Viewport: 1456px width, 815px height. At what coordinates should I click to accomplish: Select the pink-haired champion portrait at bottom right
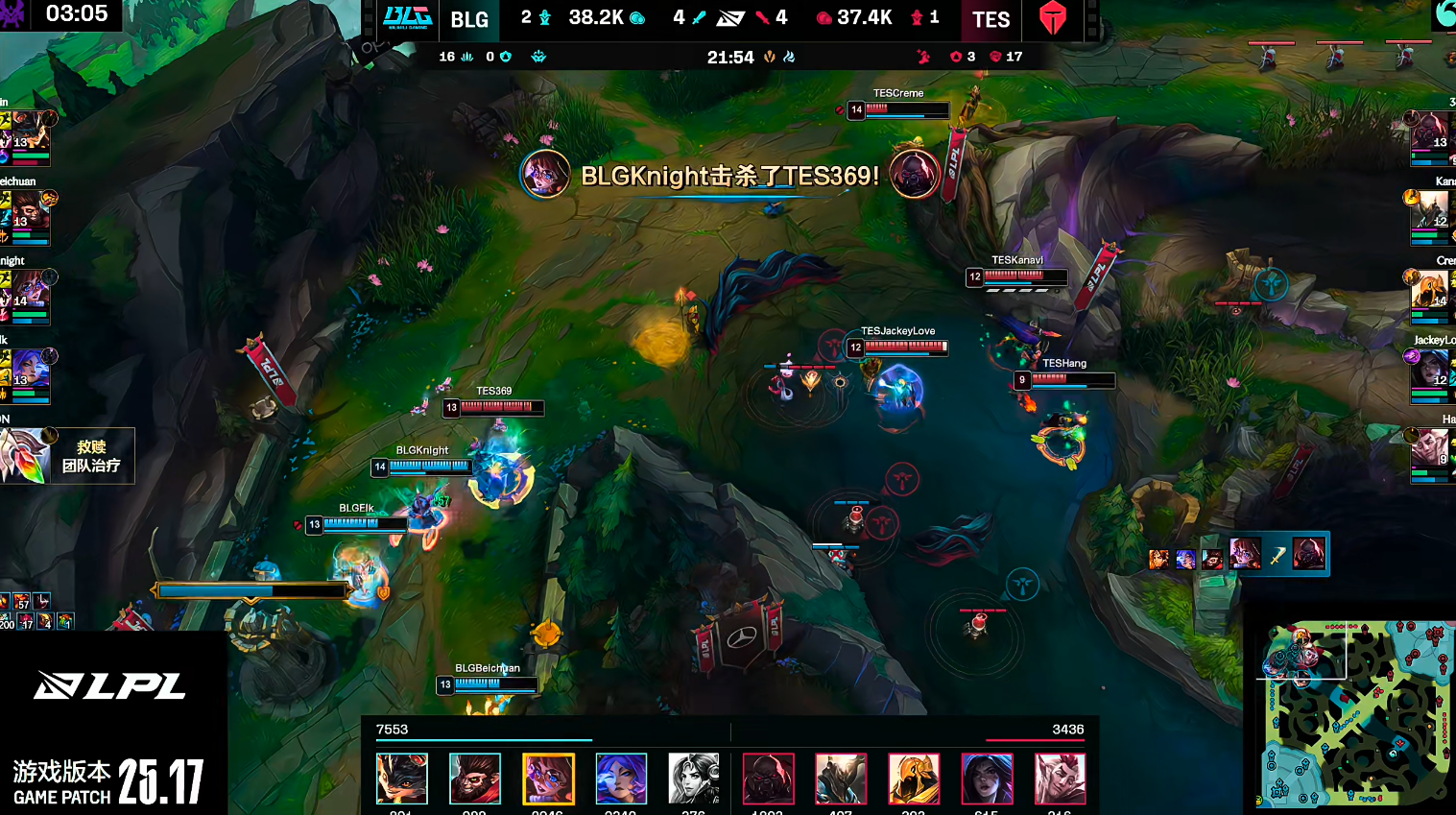coord(1060,779)
